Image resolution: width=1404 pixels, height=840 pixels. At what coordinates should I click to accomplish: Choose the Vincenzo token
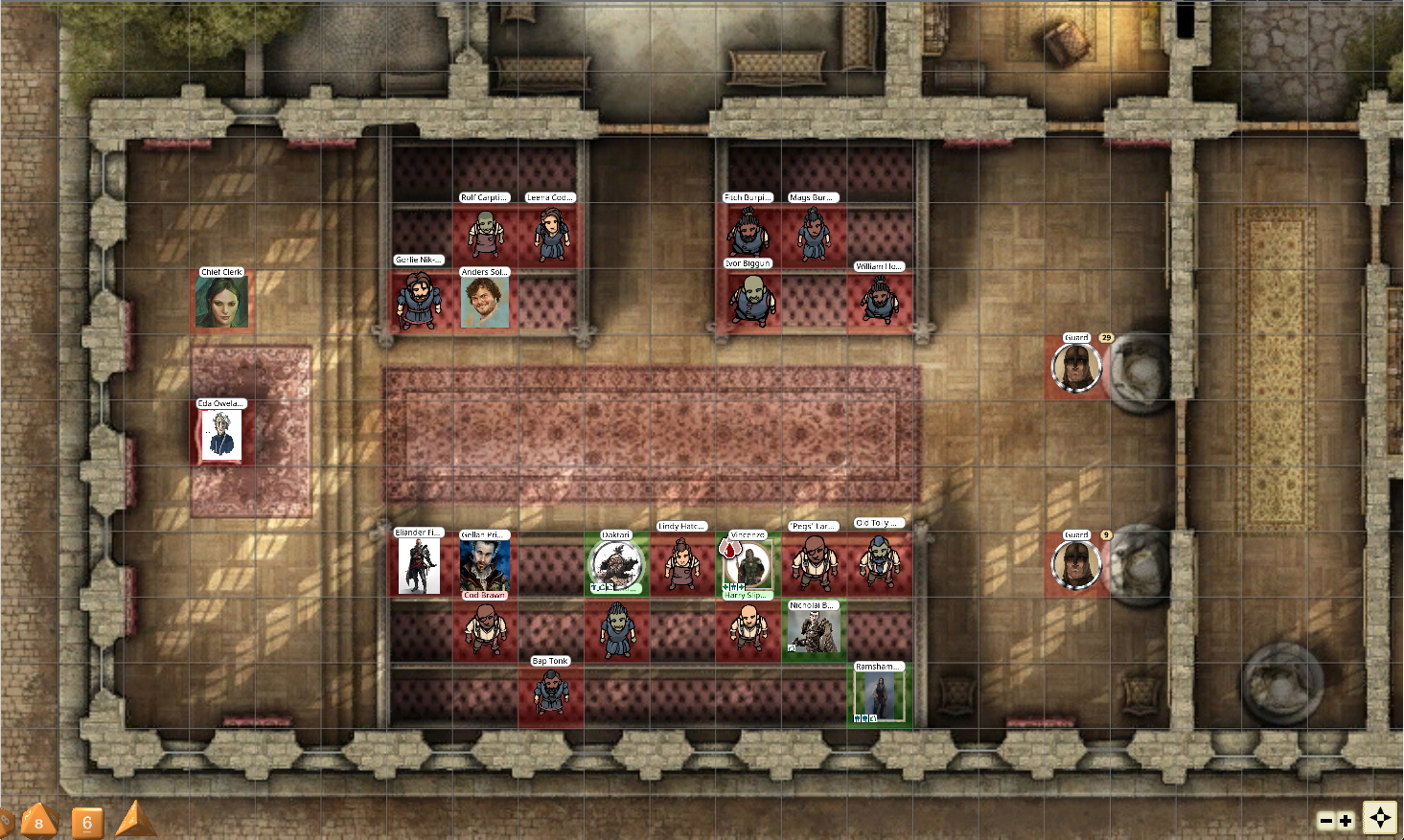pyautogui.click(x=748, y=566)
